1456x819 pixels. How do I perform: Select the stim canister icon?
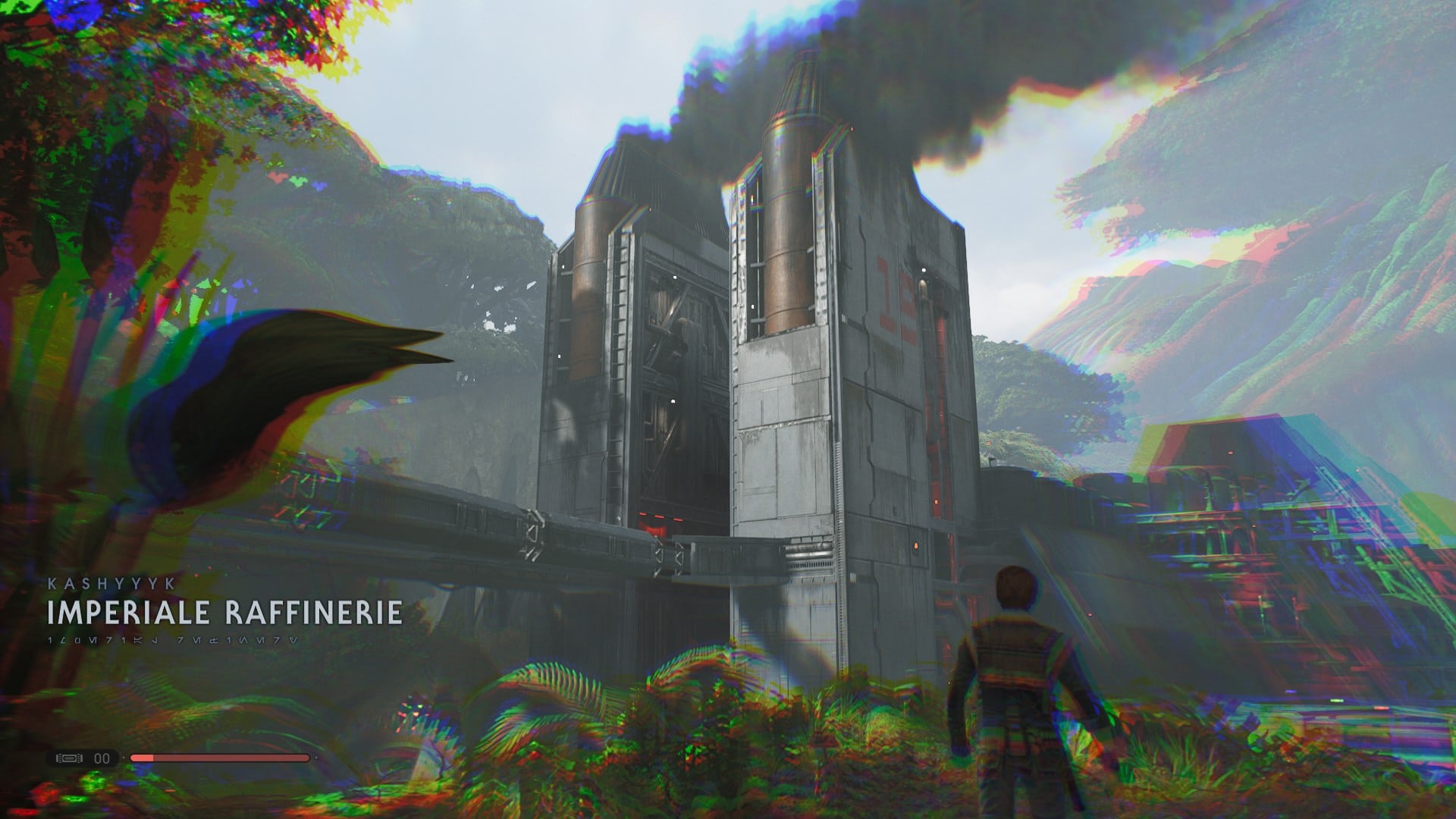pos(70,758)
